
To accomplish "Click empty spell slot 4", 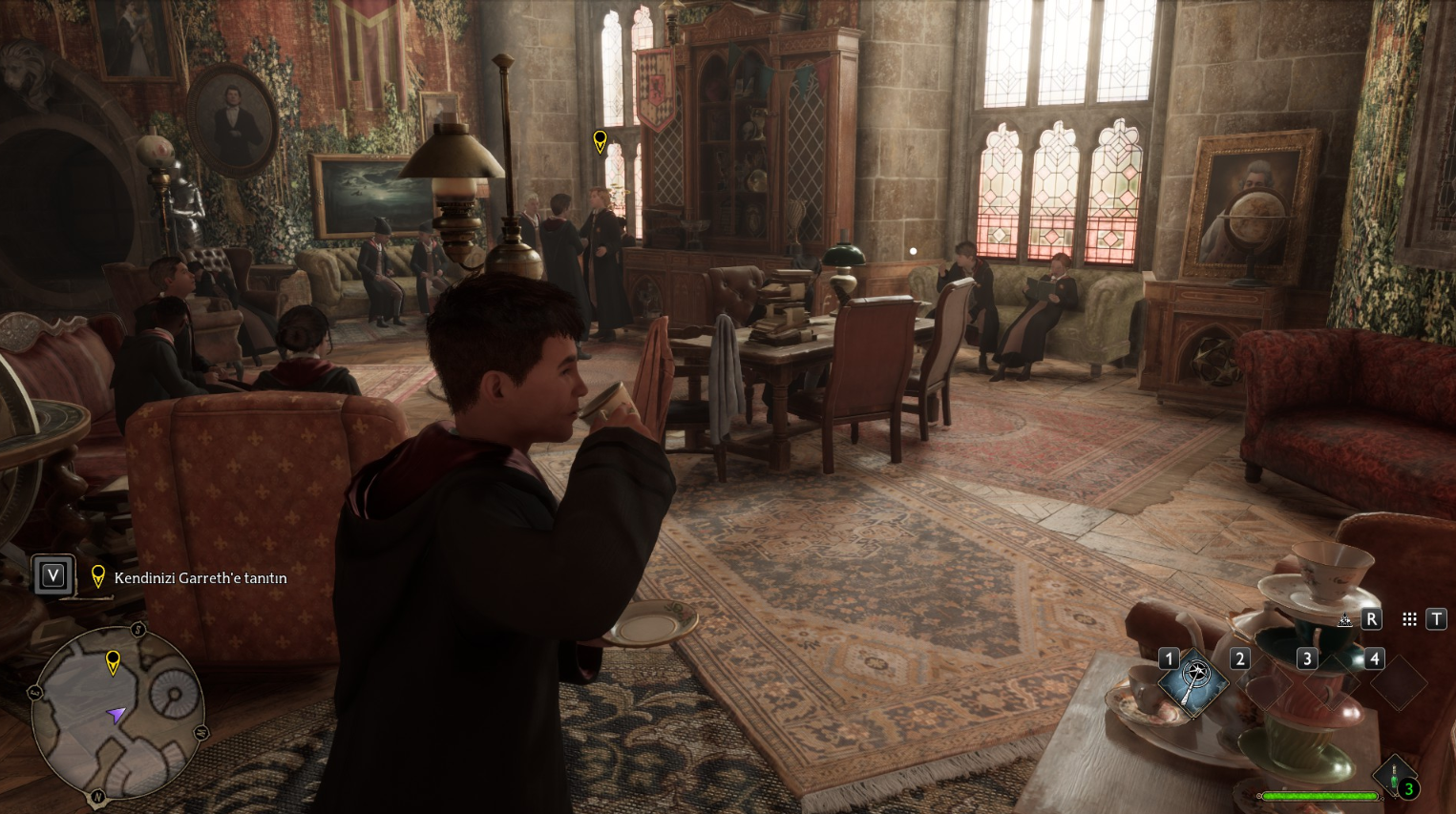I will pos(1399,684).
